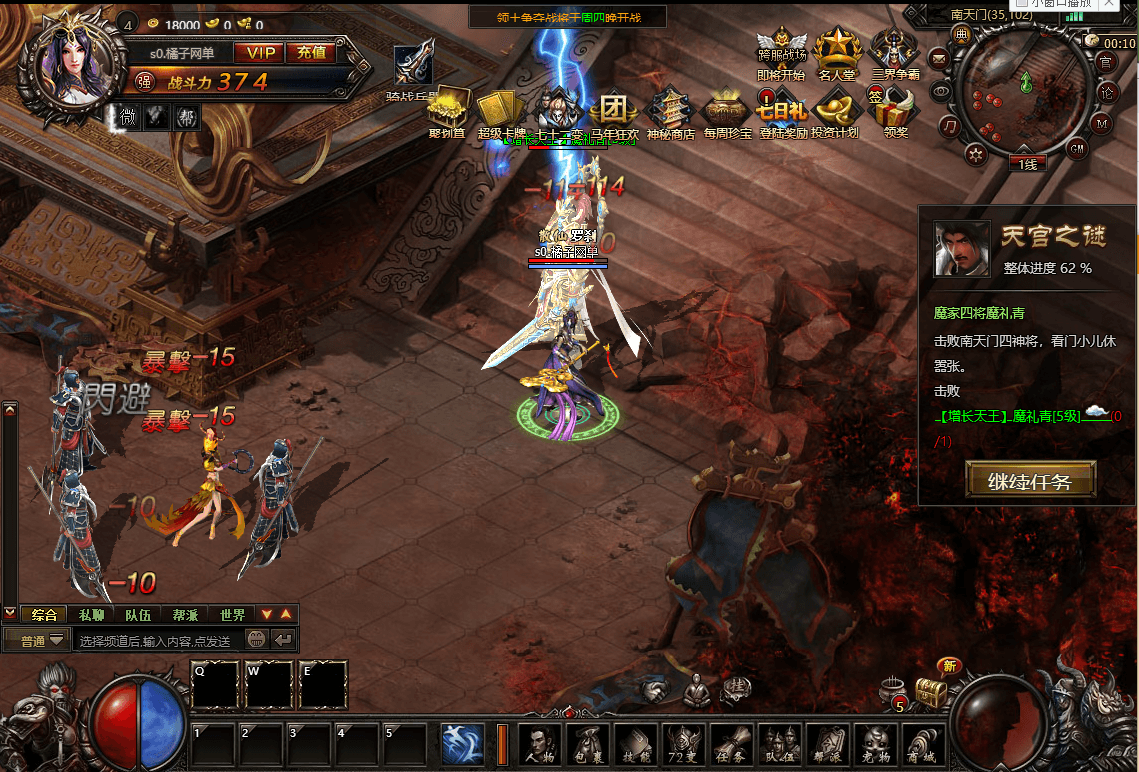Open the 任务 quest menu button
Viewport: 1139px width, 772px height.
click(732, 744)
